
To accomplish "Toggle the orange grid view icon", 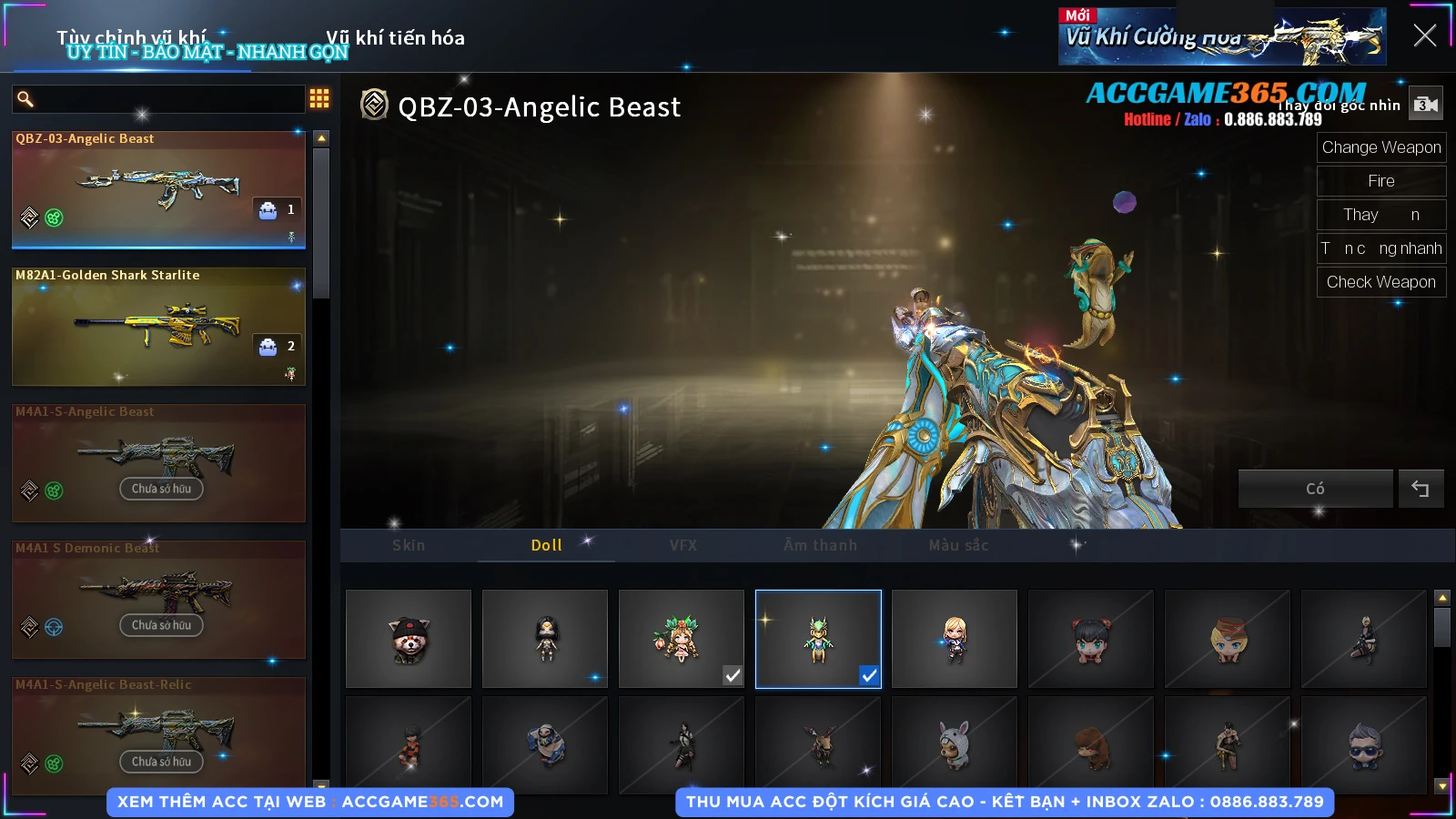I will (319, 98).
